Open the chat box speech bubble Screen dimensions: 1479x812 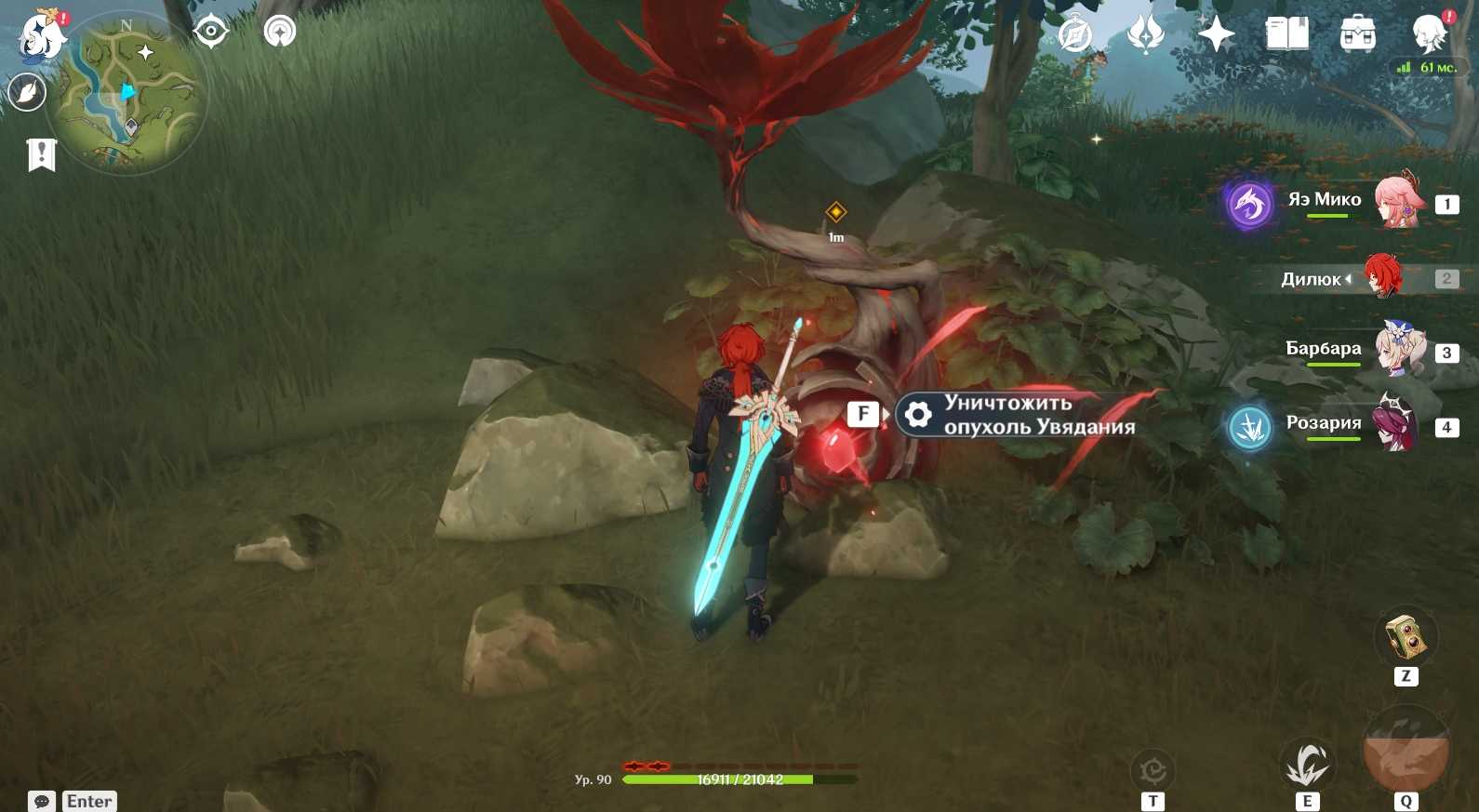click(42, 801)
